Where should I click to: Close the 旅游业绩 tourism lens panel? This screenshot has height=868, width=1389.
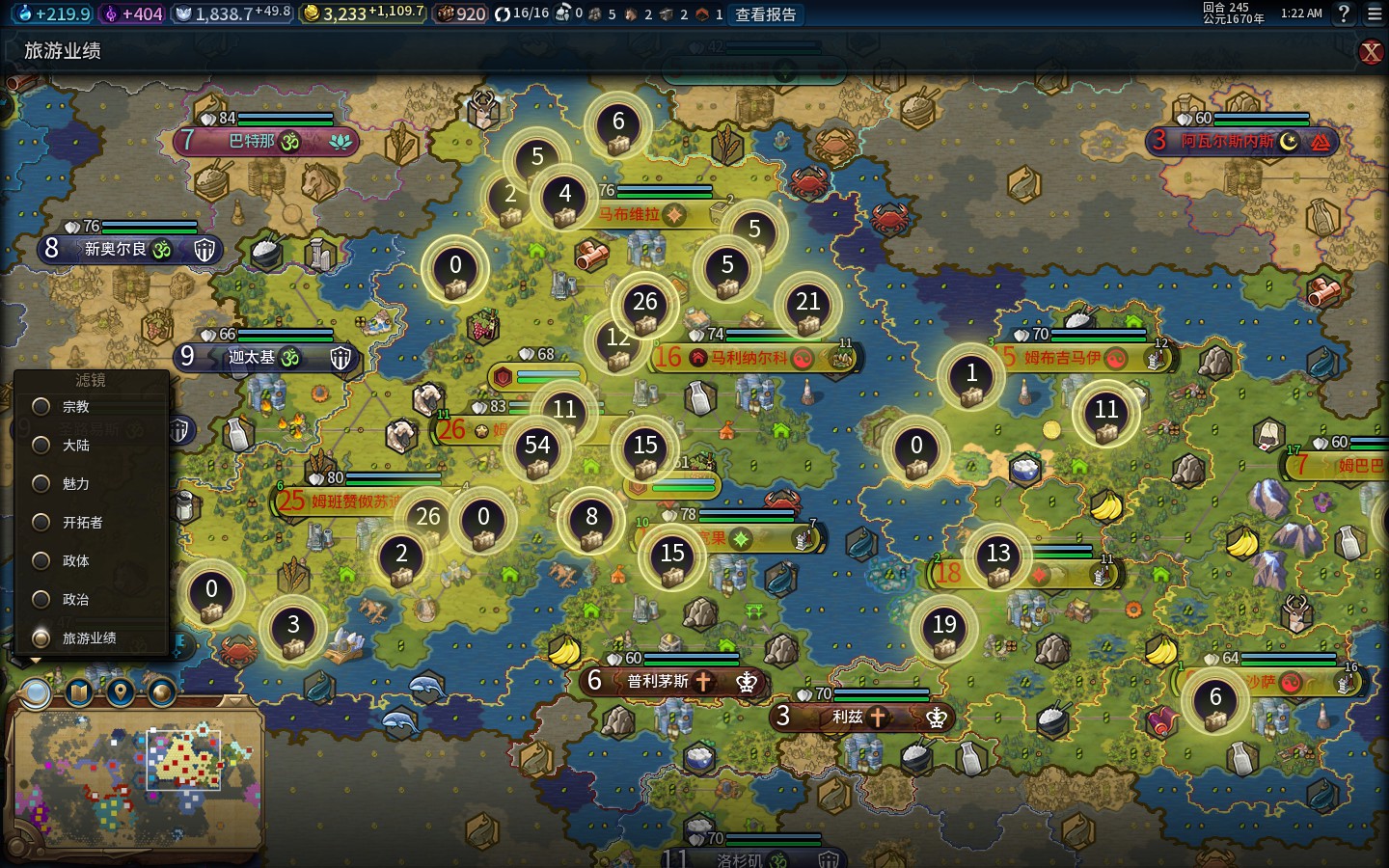(x=1371, y=52)
